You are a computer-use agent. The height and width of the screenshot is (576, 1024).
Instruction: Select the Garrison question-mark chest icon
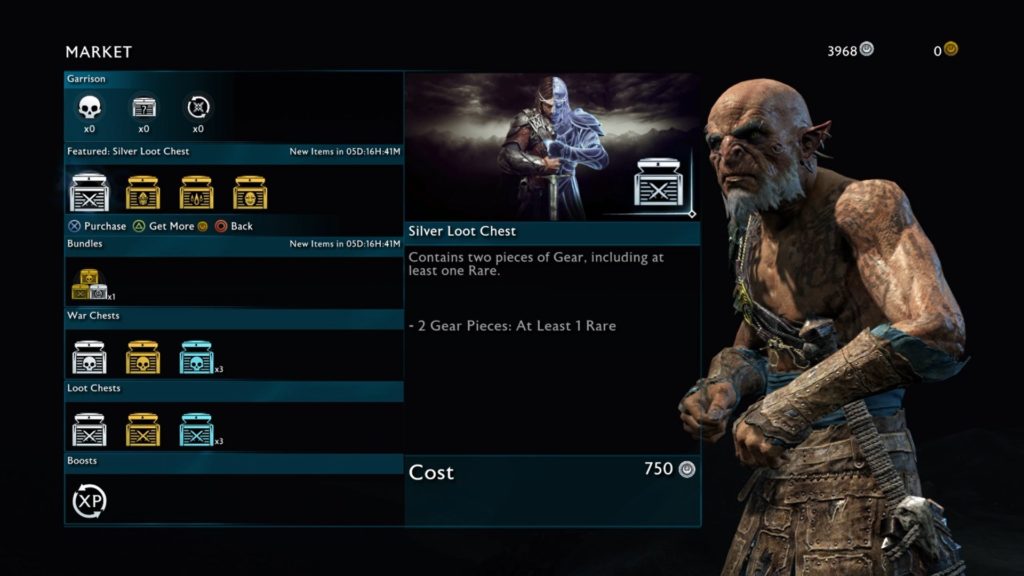click(x=143, y=106)
